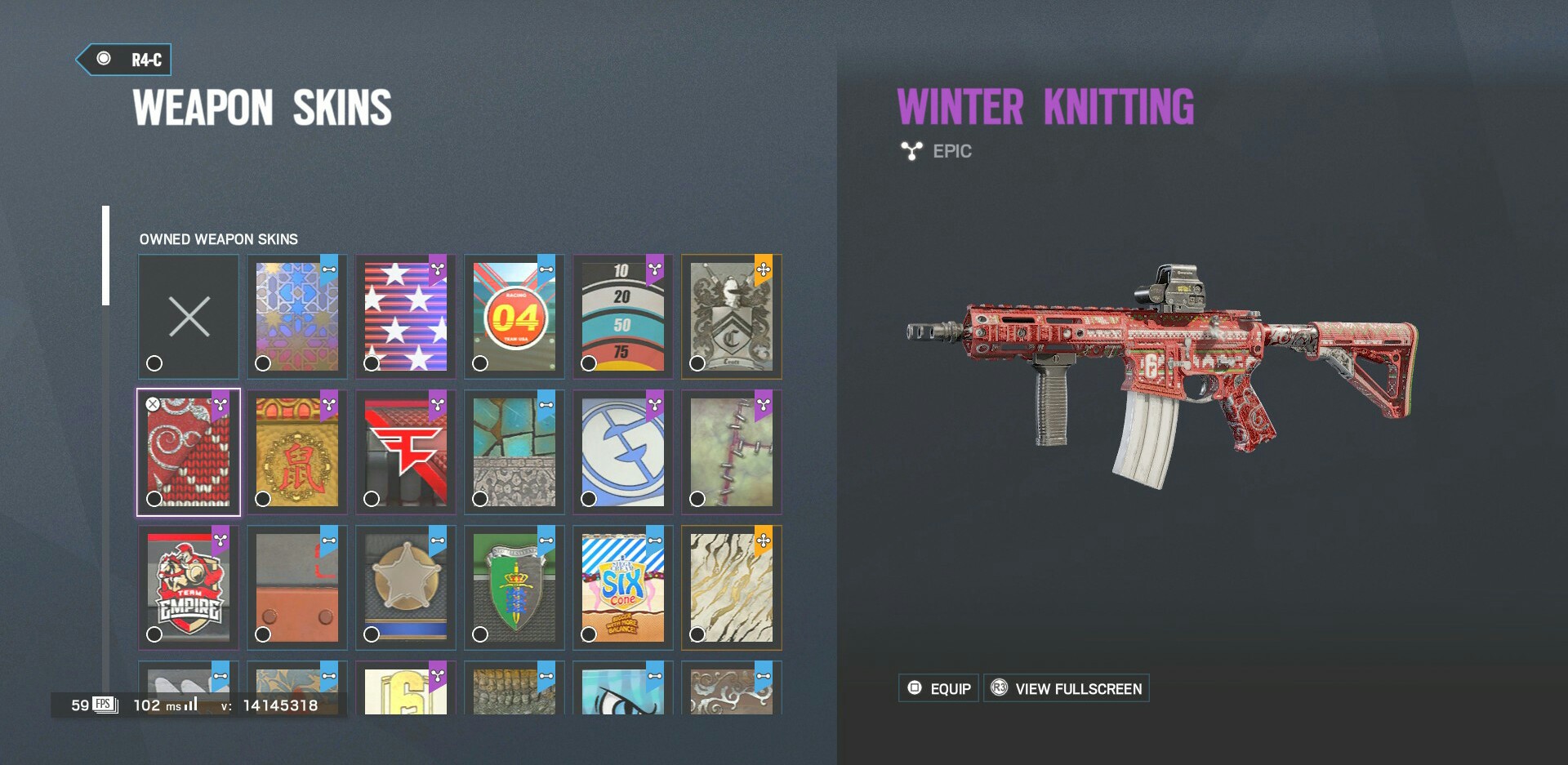Click the FPS counter icon in the corner
This screenshot has width=1568, height=765.
coord(104,703)
